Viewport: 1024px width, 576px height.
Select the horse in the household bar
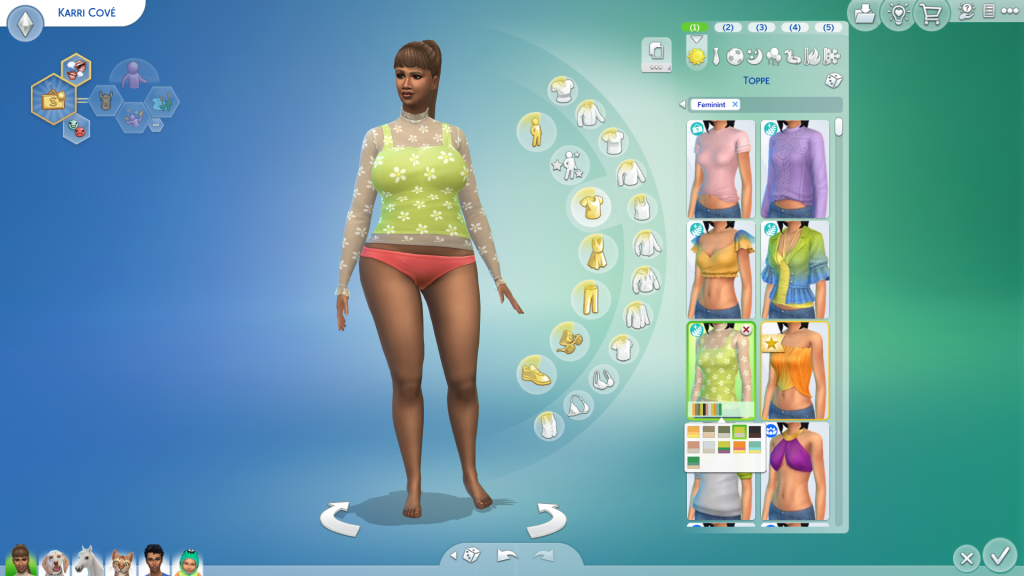pyautogui.click(x=87, y=560)
